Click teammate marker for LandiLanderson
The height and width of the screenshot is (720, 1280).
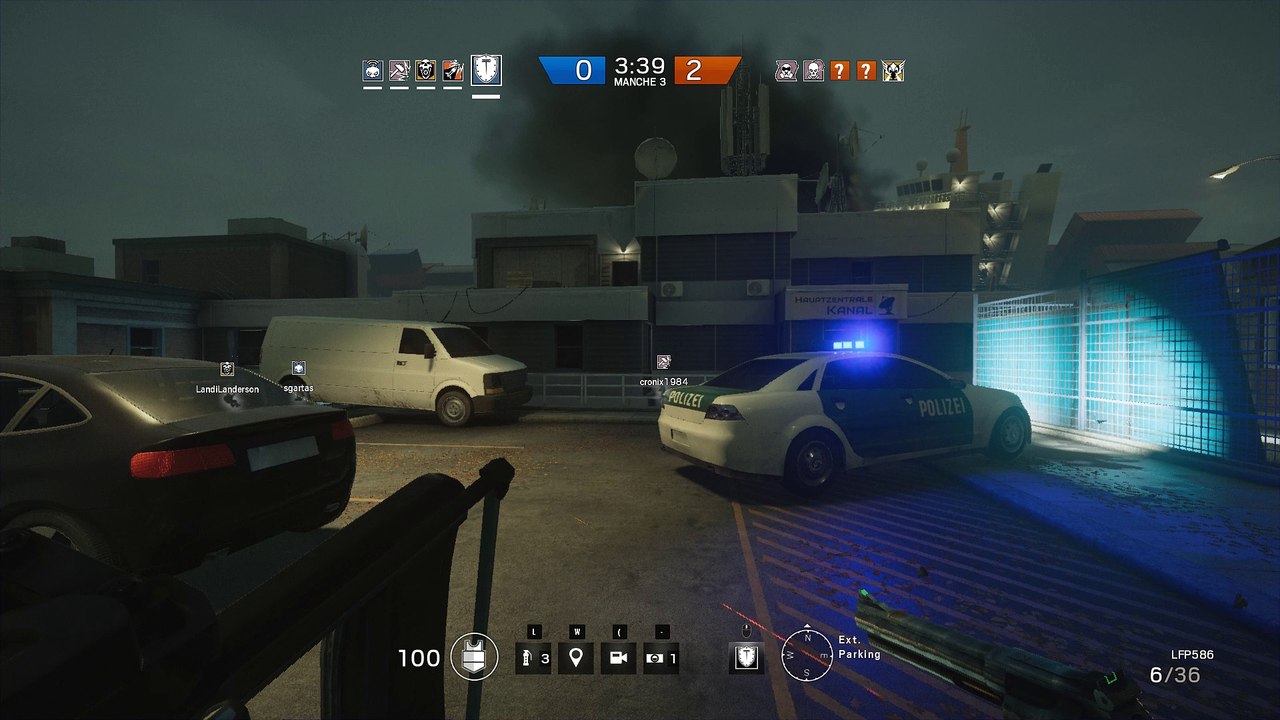[x=227, y=369]
